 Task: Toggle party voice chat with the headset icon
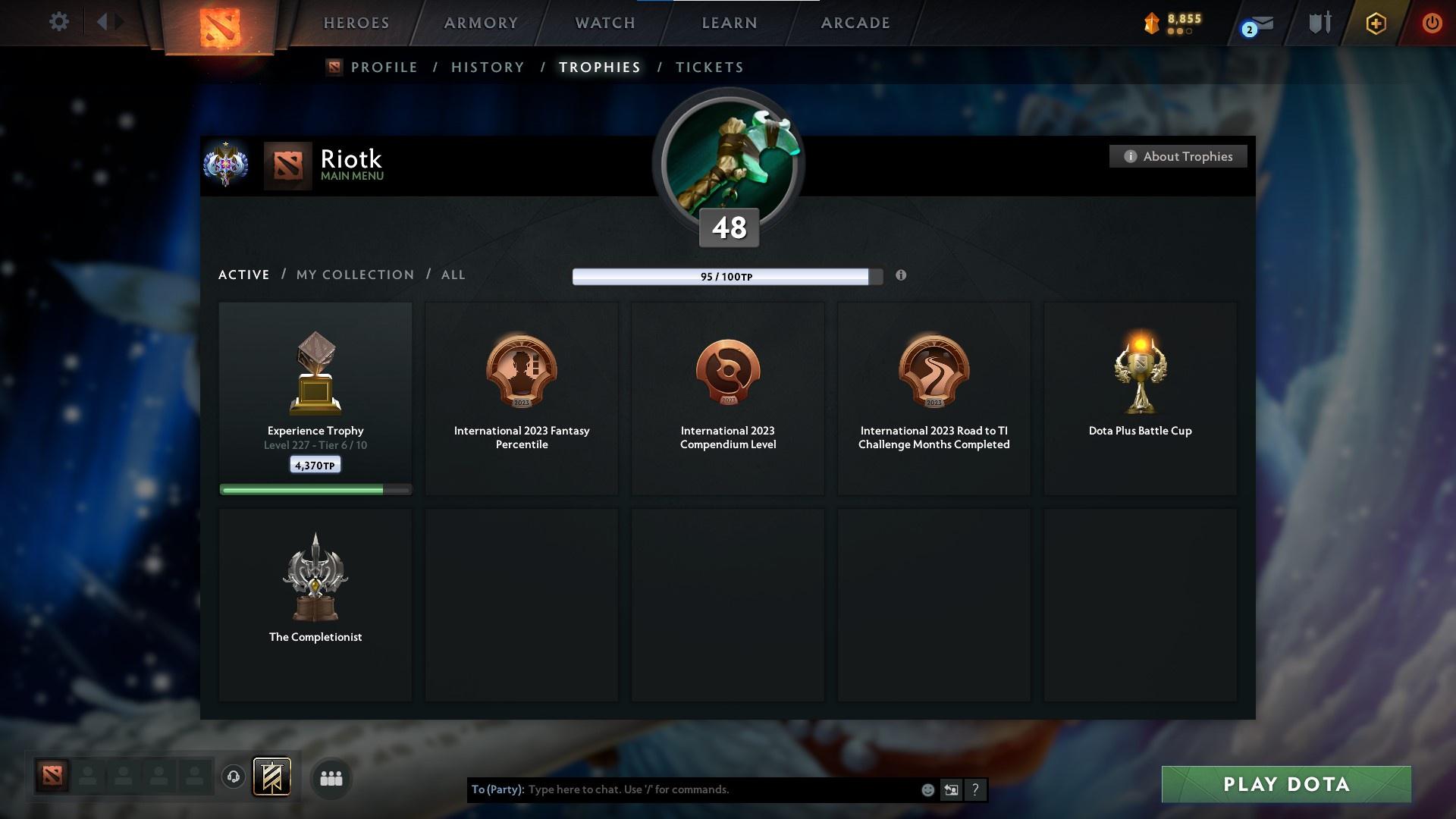(234, 778)
